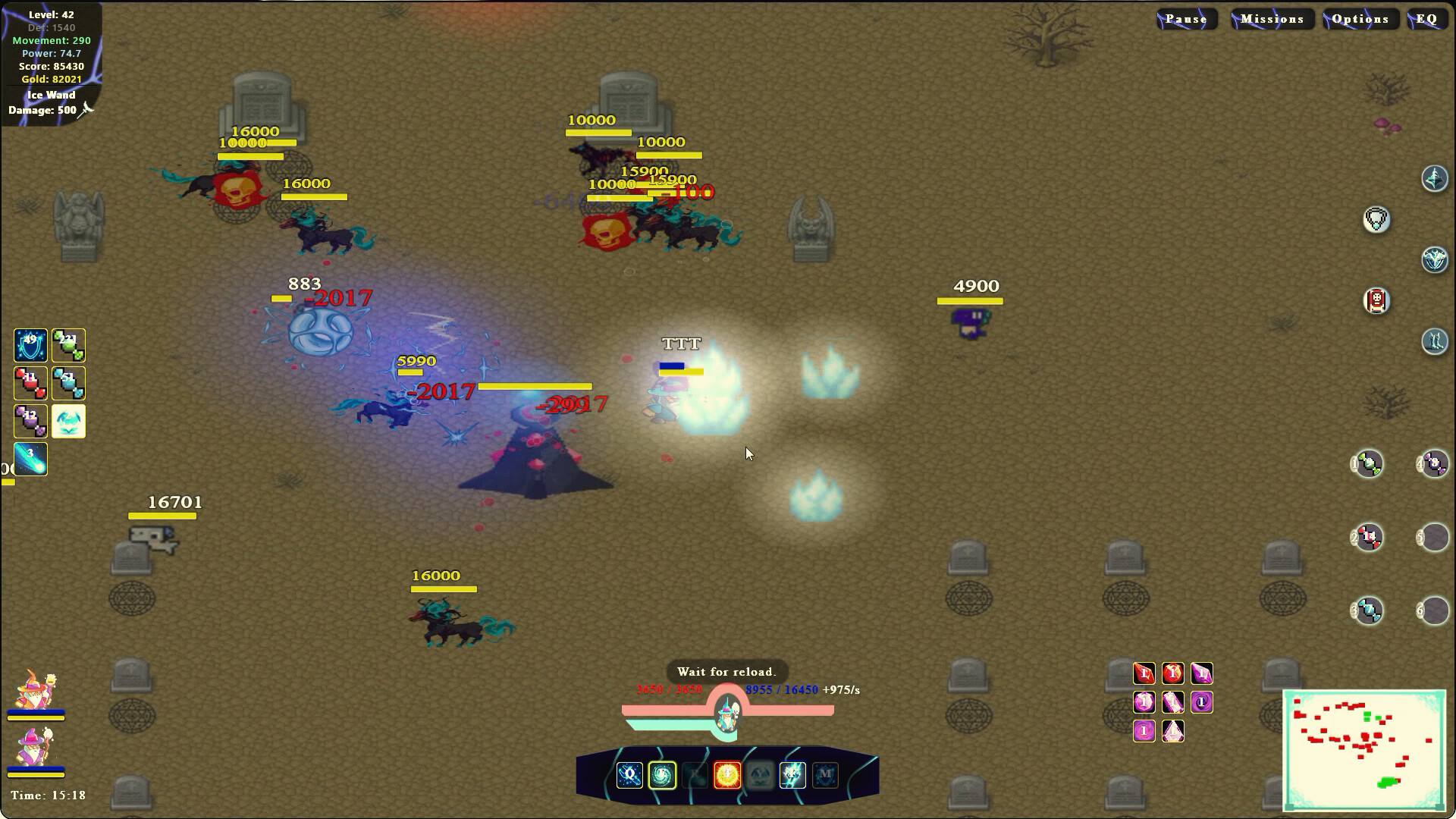Use the blue lightning F skill
Screen dimensions: 1456x819
pos(791,775)
